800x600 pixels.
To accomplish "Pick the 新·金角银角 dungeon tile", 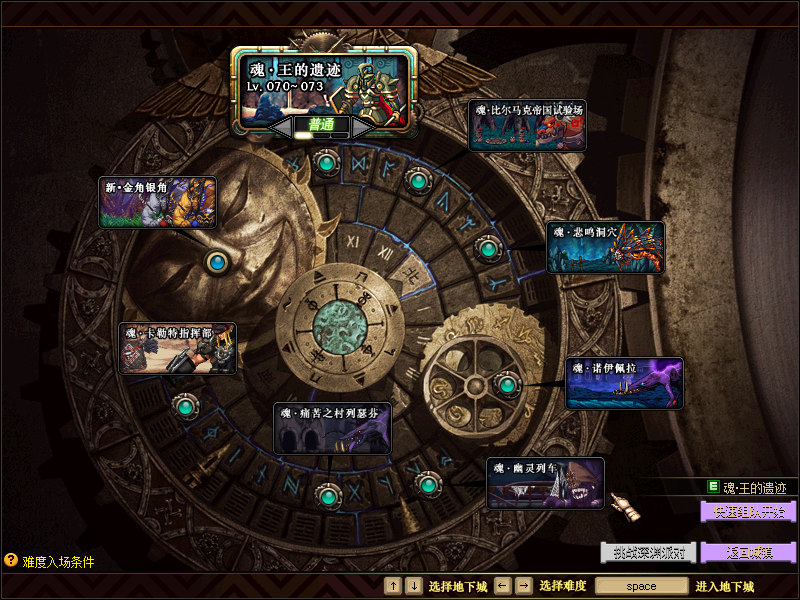I will coord(158,201).
